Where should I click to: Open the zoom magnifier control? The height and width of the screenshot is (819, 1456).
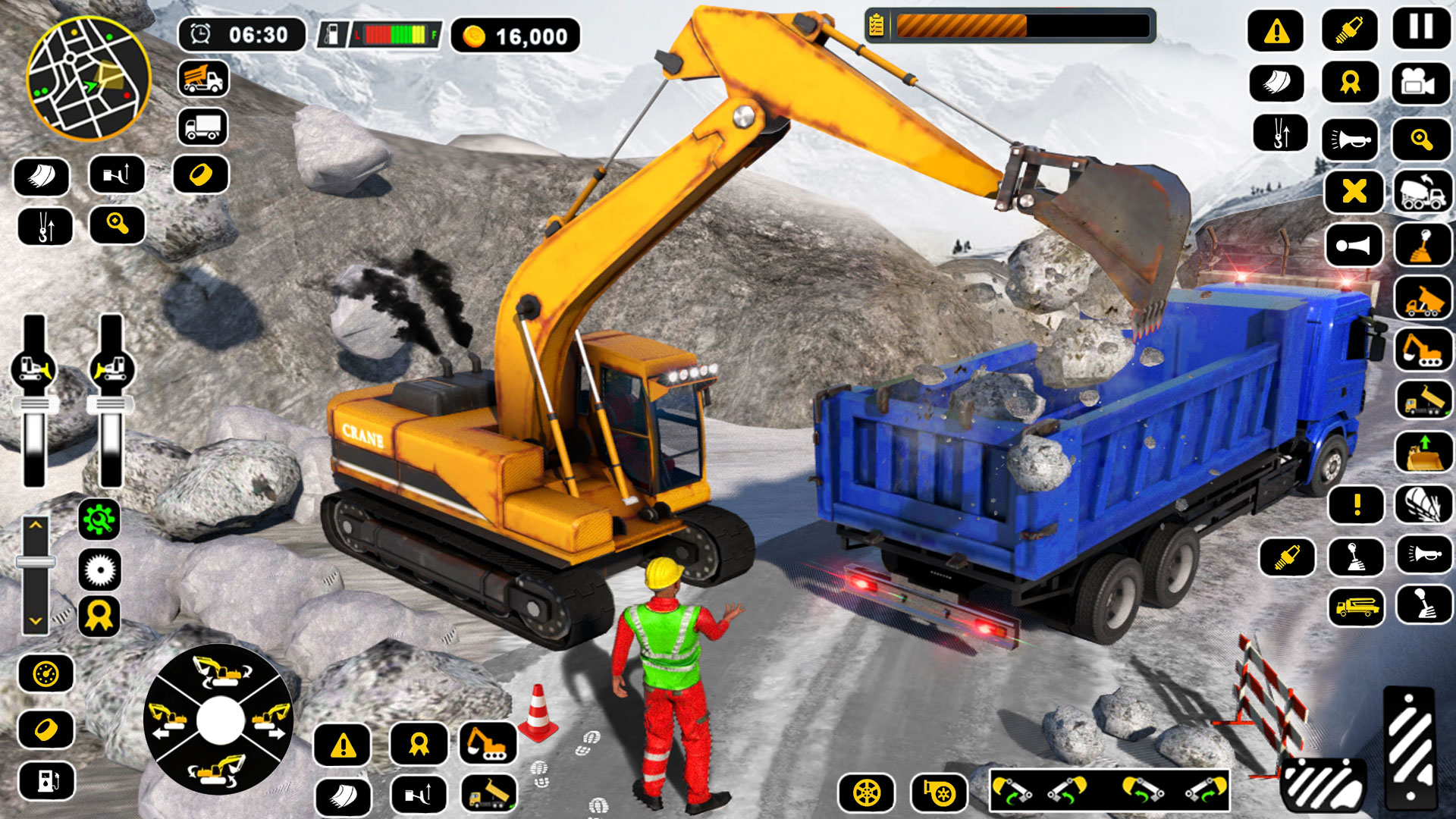[x=1422, y=141]
